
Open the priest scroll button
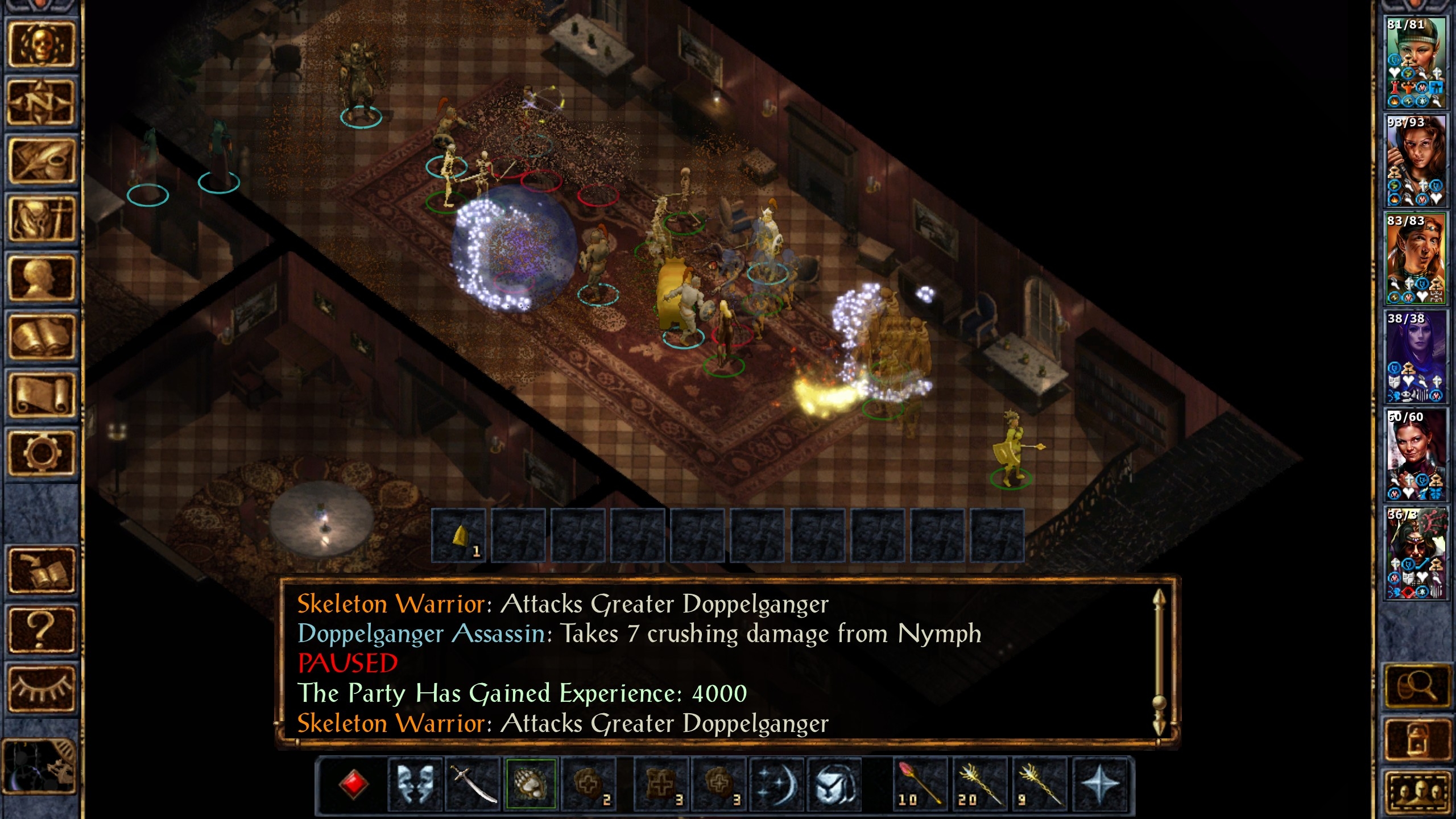click(x=41, y=395)
